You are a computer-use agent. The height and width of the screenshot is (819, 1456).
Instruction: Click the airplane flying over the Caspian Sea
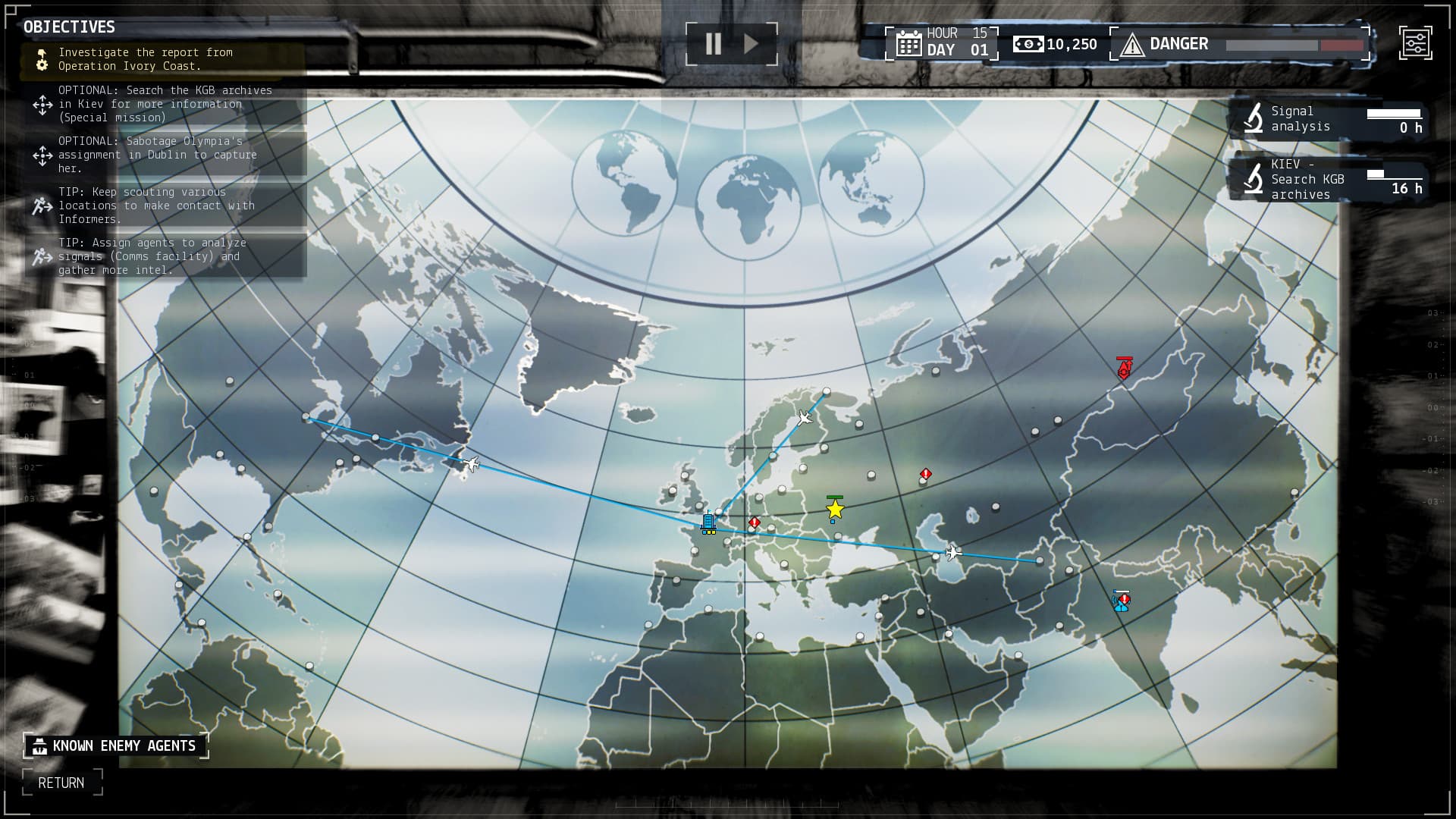pos(952,553)
